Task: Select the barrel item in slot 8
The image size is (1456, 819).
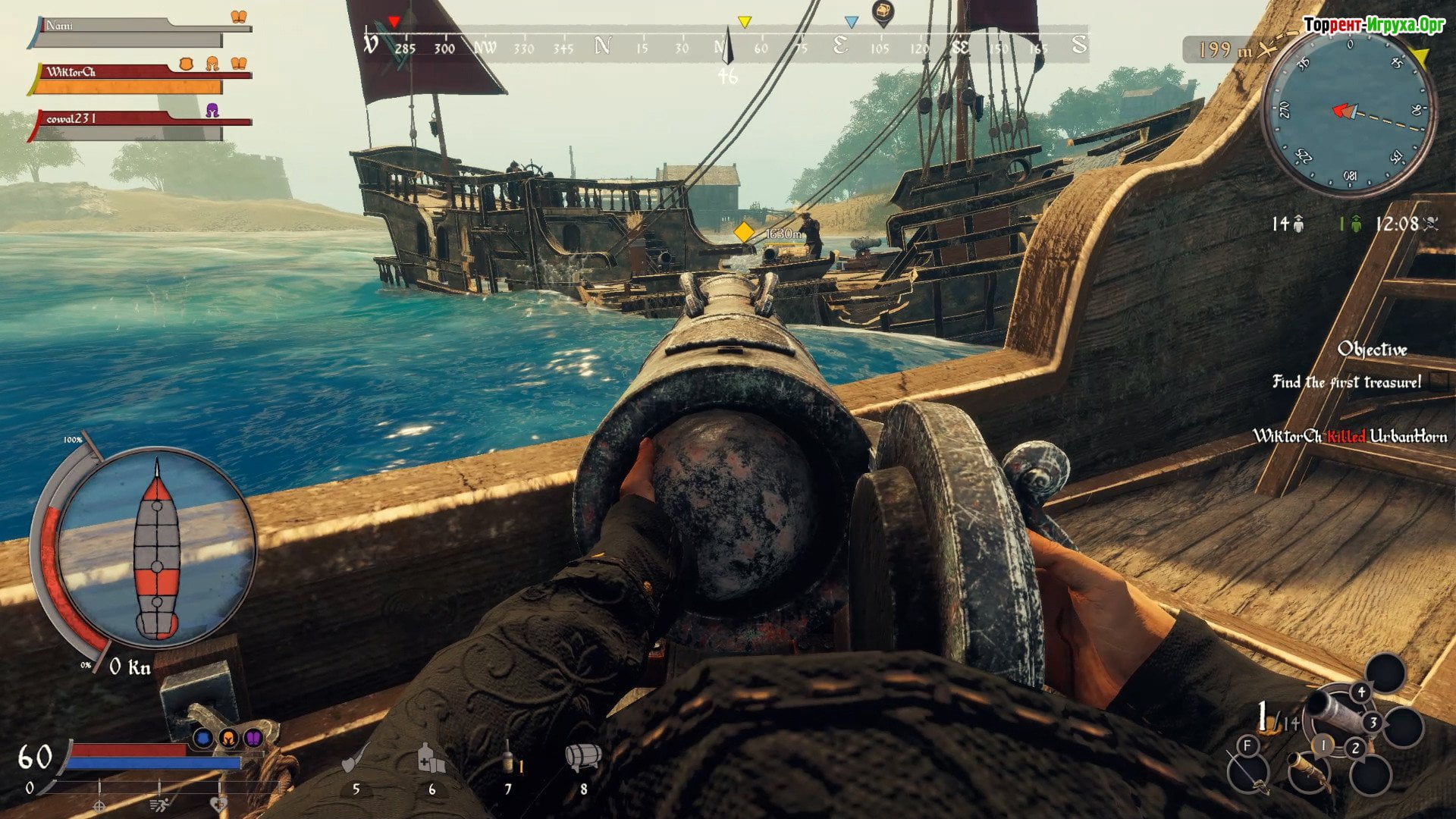Action: click(583, 757)
